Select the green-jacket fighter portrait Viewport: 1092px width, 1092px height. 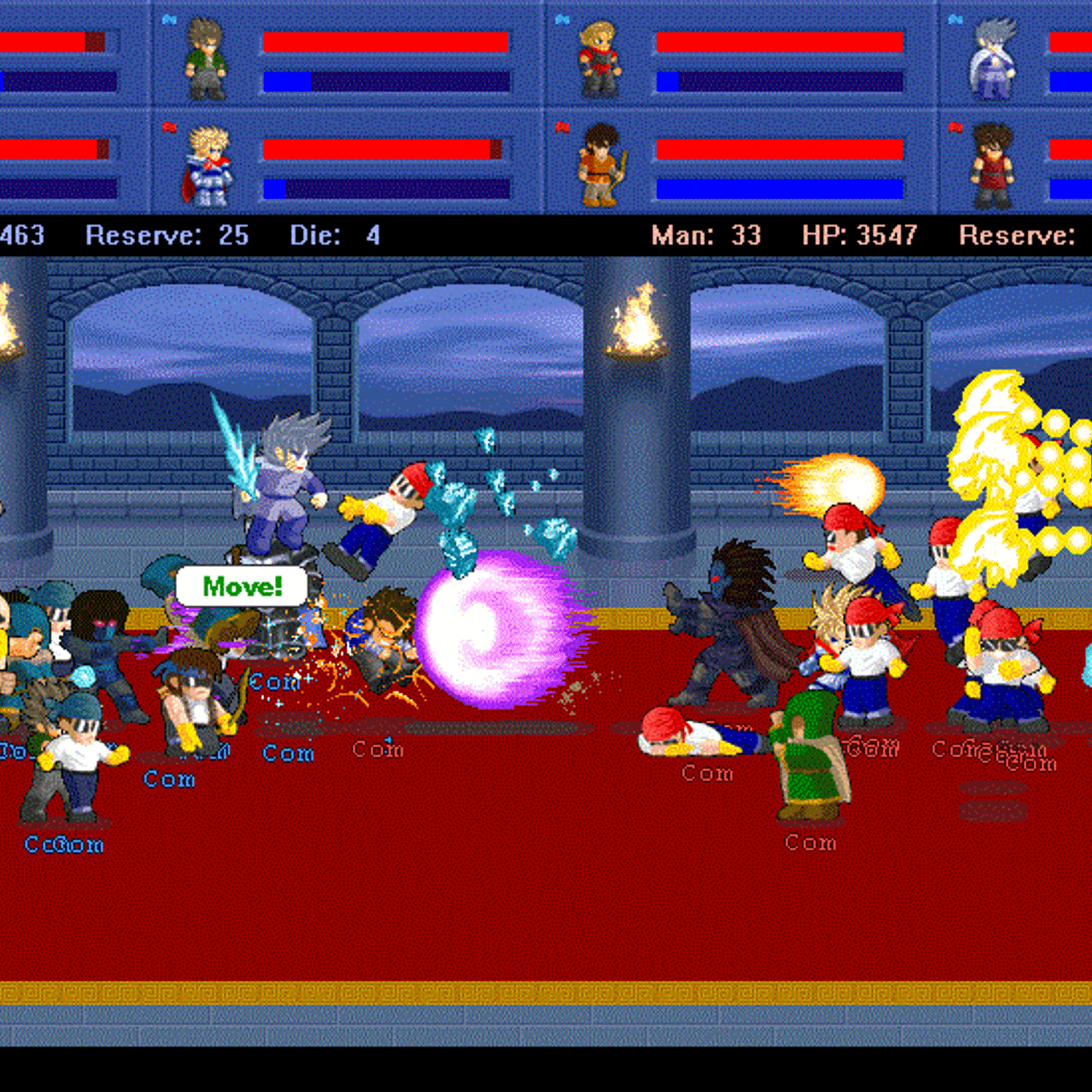(205, 59)
